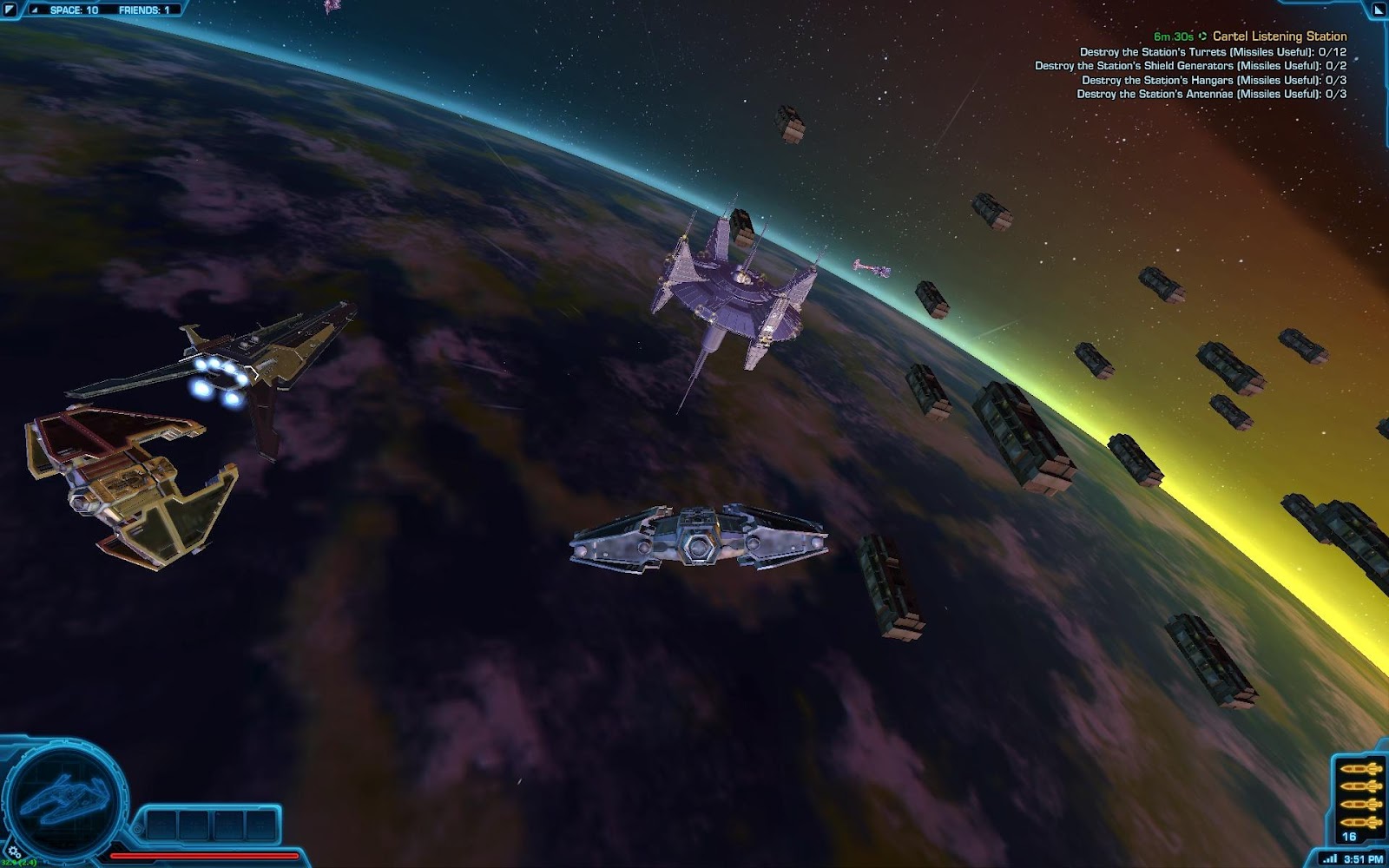
Task: Select the second missile icon in the ammo panel
Action: (x=1360, y=786)
